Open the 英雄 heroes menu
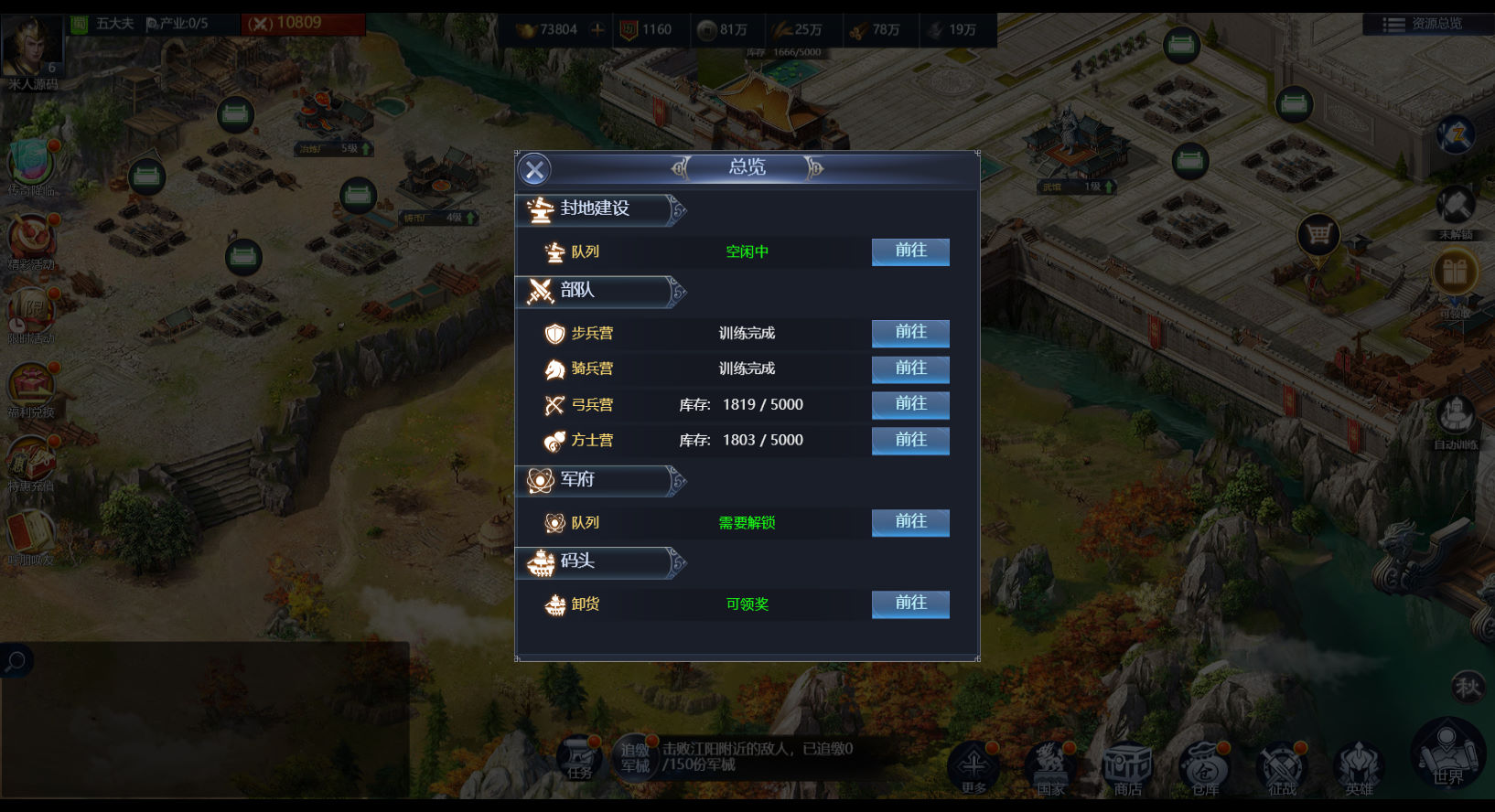Viewport: 1495px width, 812px height. click(x=1360, y=766)
